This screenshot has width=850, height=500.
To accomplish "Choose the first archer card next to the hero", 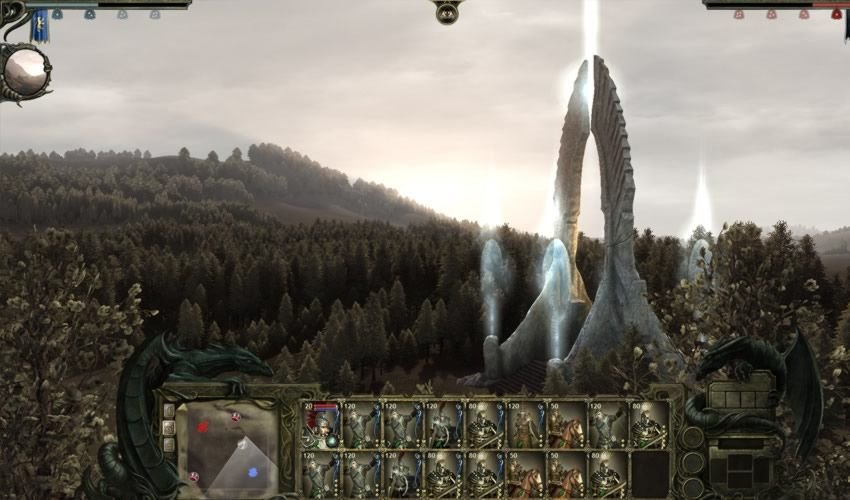I will [362, 425].
